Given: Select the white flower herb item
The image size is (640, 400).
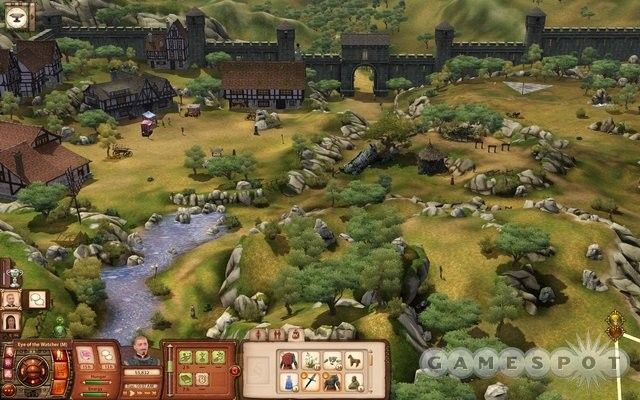Looking at the screenshot, I should (309, 360).
